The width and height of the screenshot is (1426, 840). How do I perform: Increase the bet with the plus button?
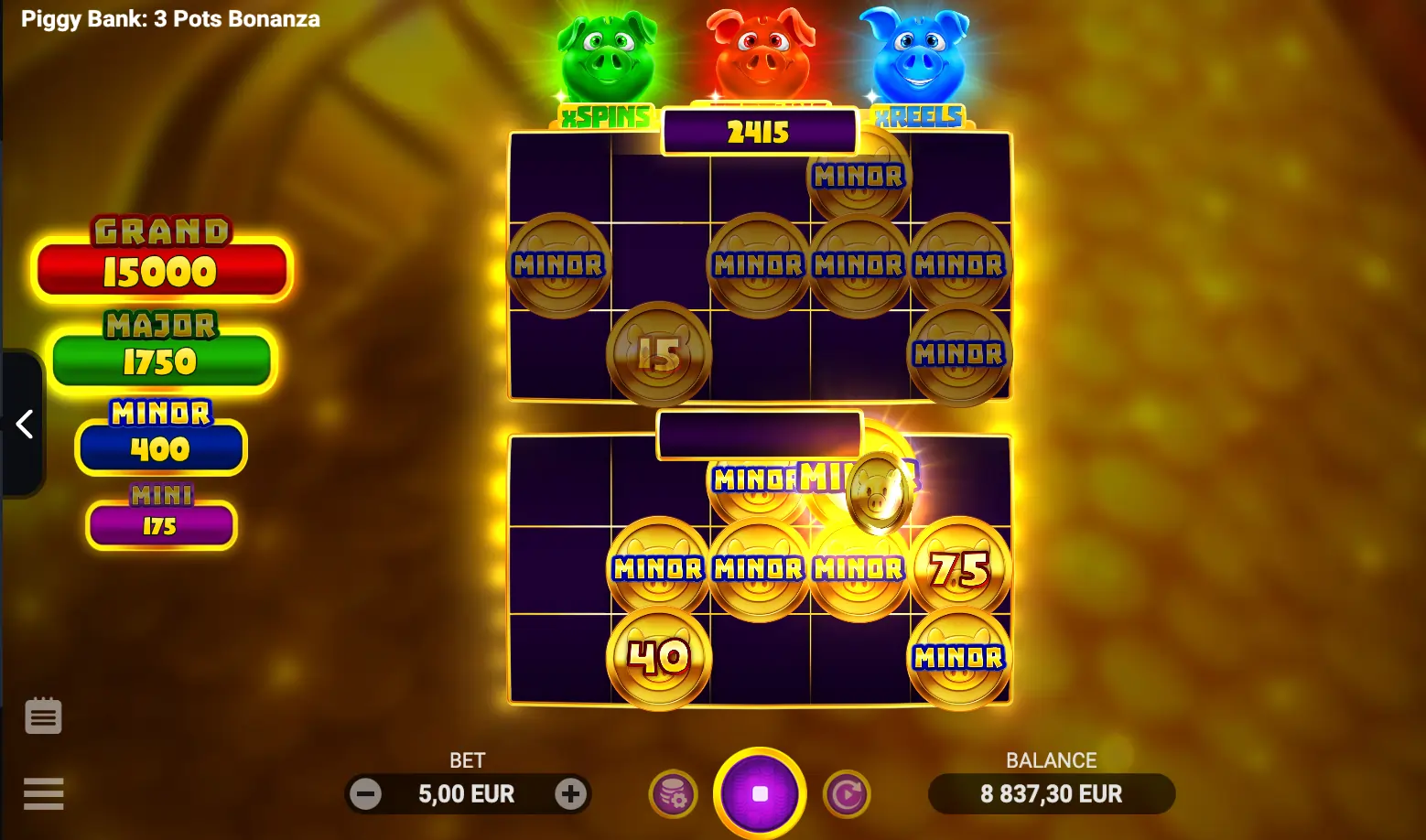click(570, 794)
